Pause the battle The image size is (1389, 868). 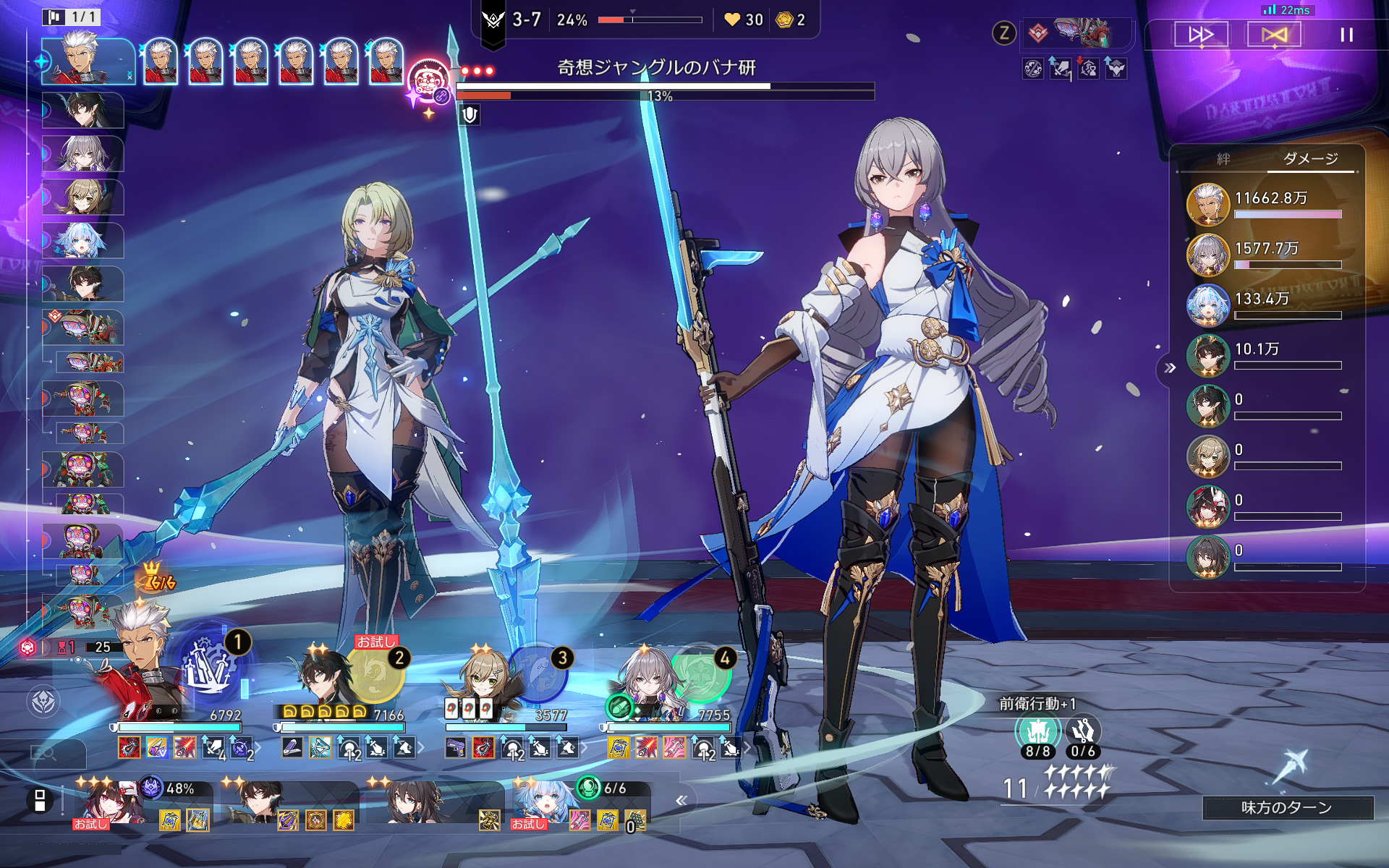[1346, 35]
